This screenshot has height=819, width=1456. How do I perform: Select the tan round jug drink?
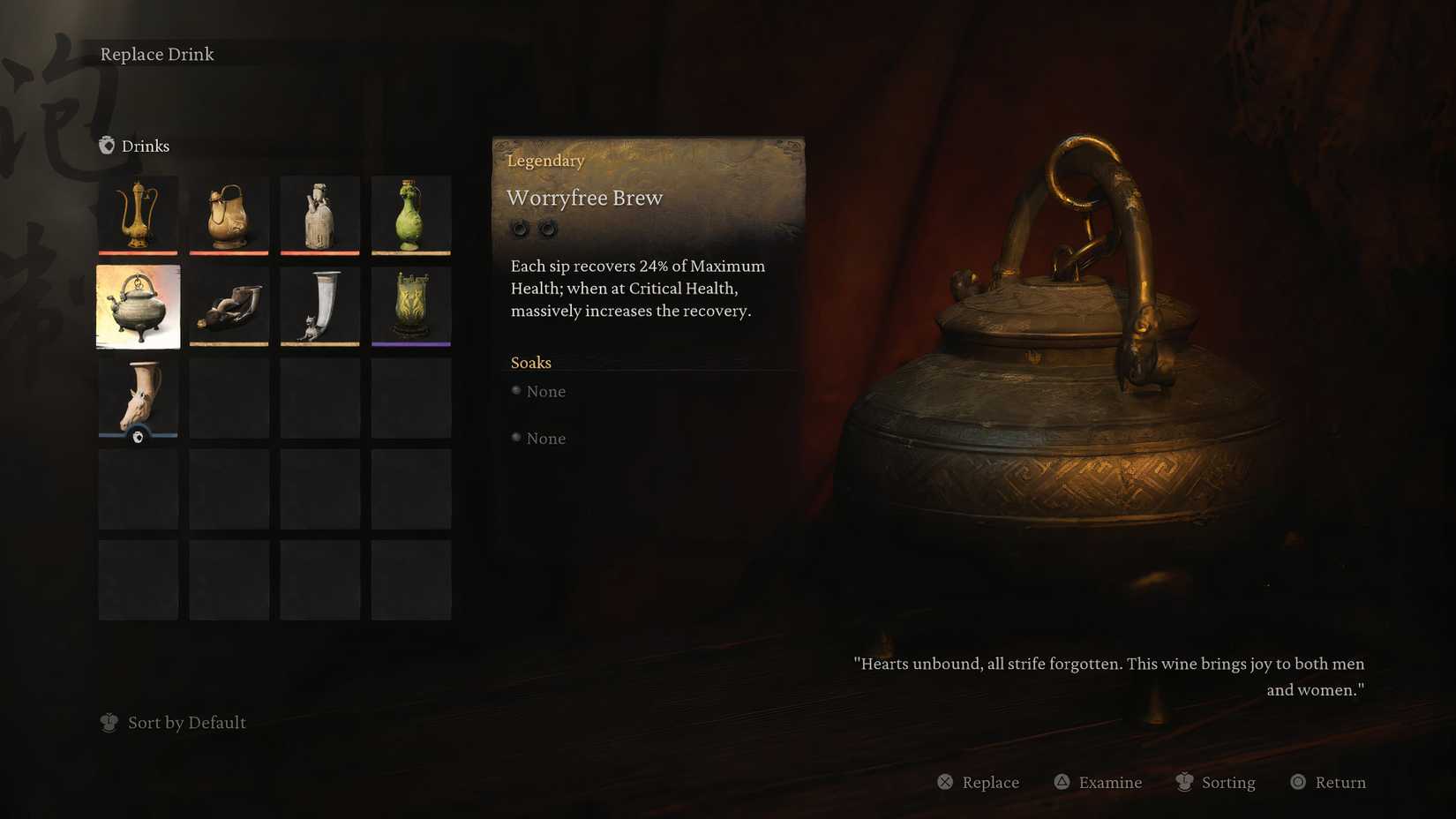[x=229, y=214]
